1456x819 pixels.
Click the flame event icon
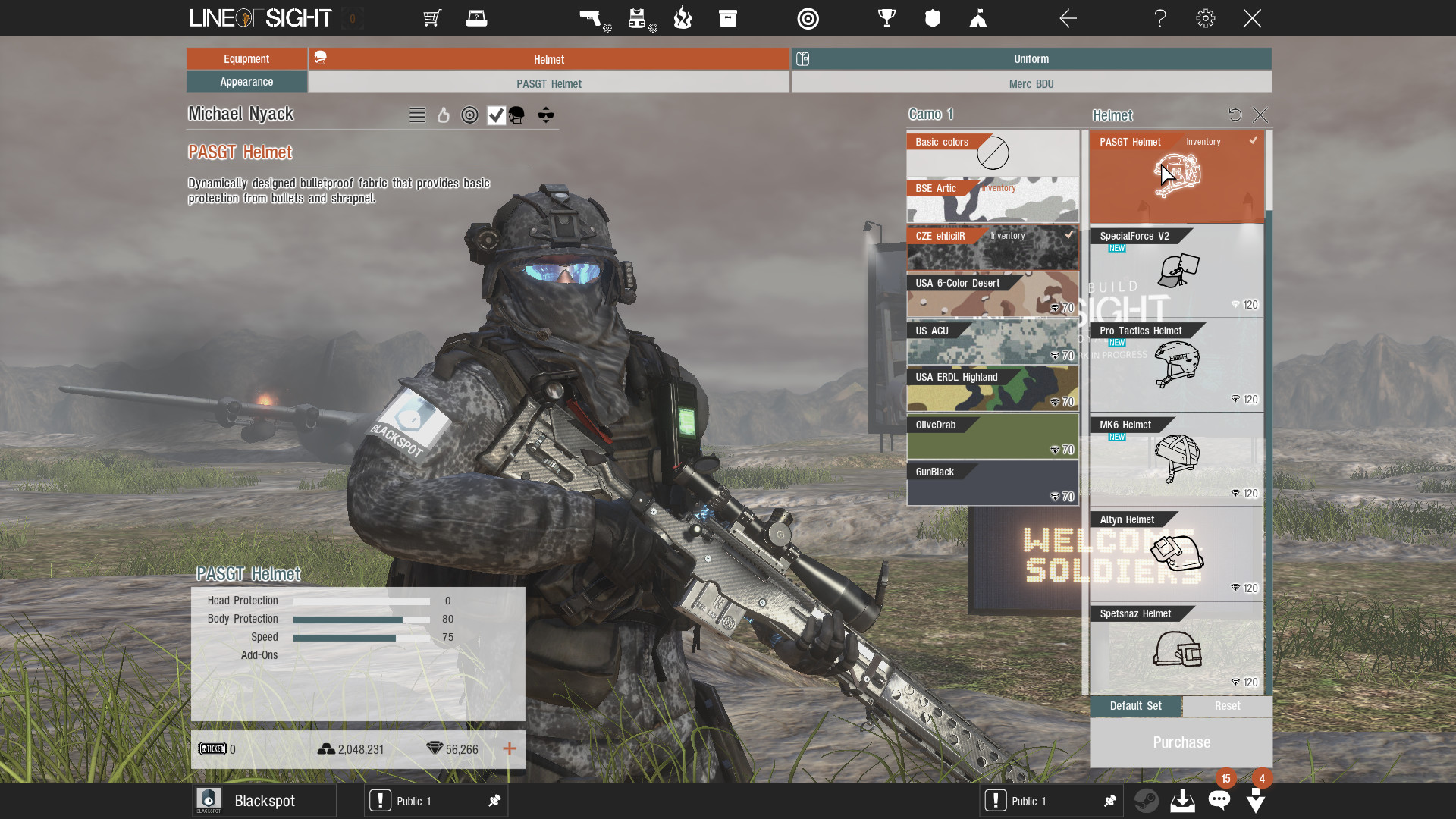(682, 18)
